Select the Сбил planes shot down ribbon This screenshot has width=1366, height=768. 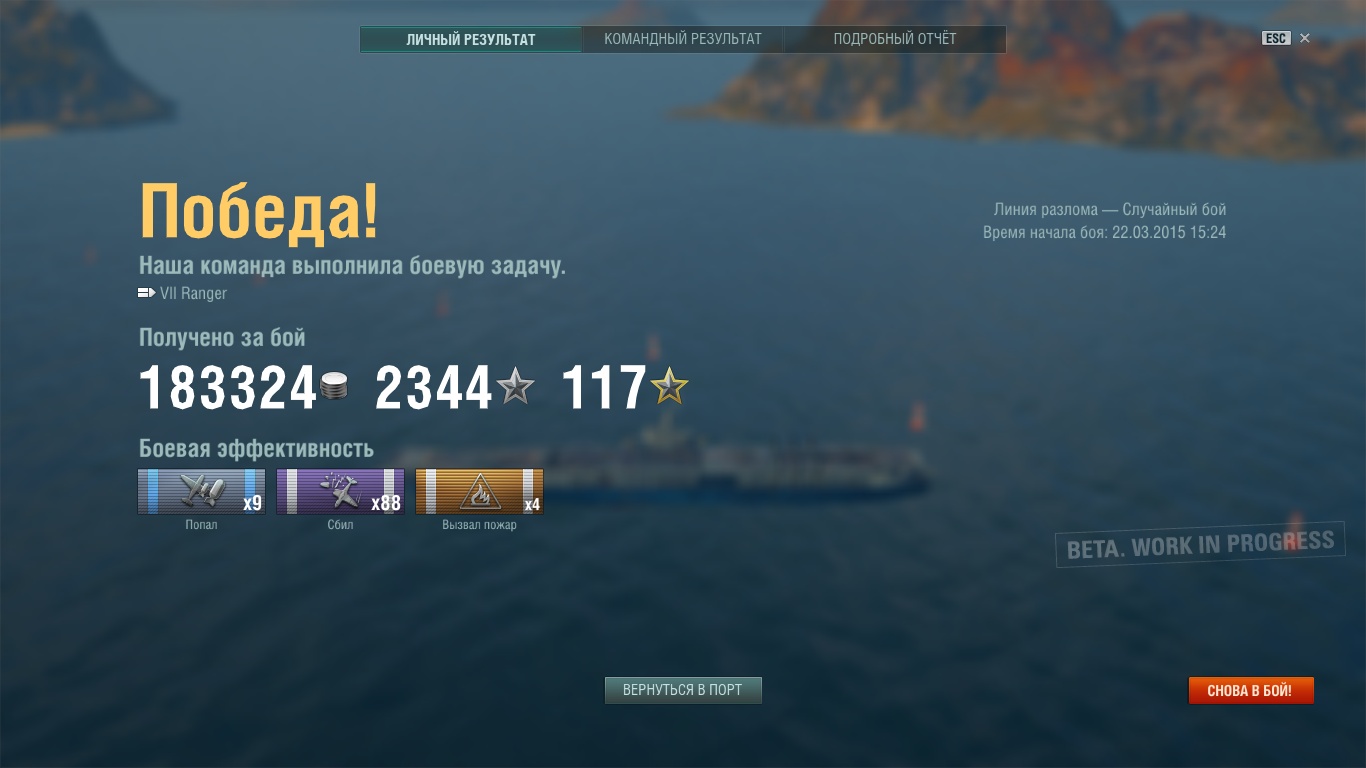341,491
